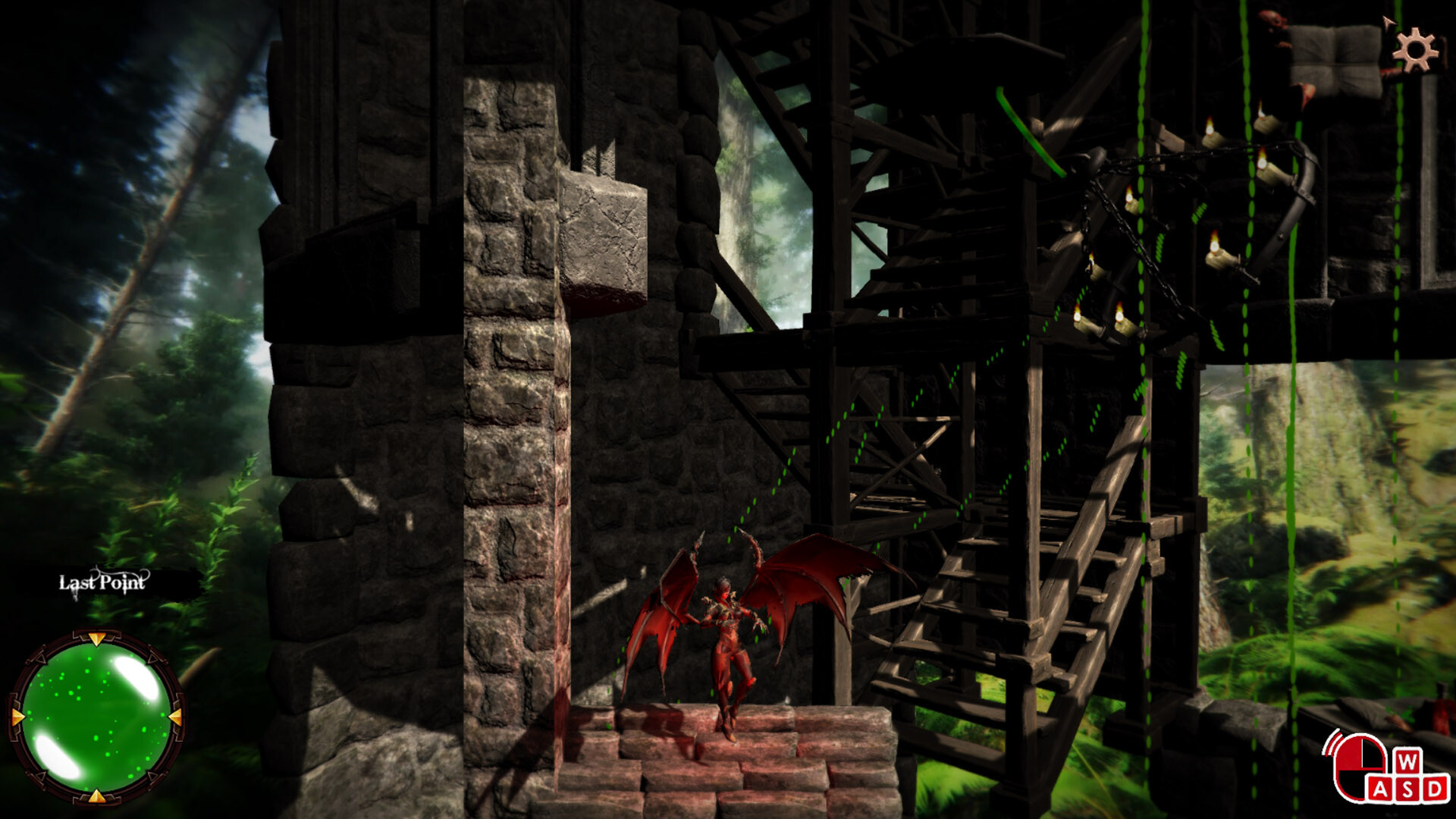1456x819 pixels.
Task: Select the A movement key icon
Action: (1381, 789)
